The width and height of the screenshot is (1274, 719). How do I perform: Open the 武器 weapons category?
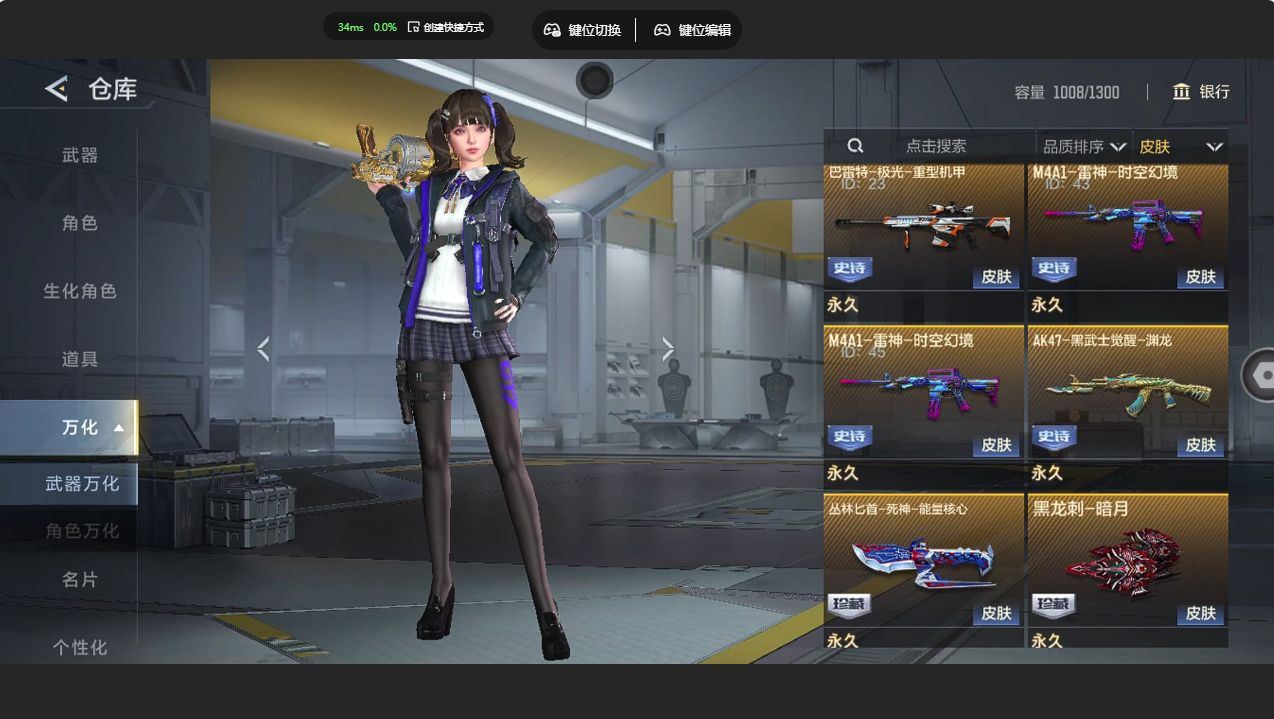coord(80,155)
